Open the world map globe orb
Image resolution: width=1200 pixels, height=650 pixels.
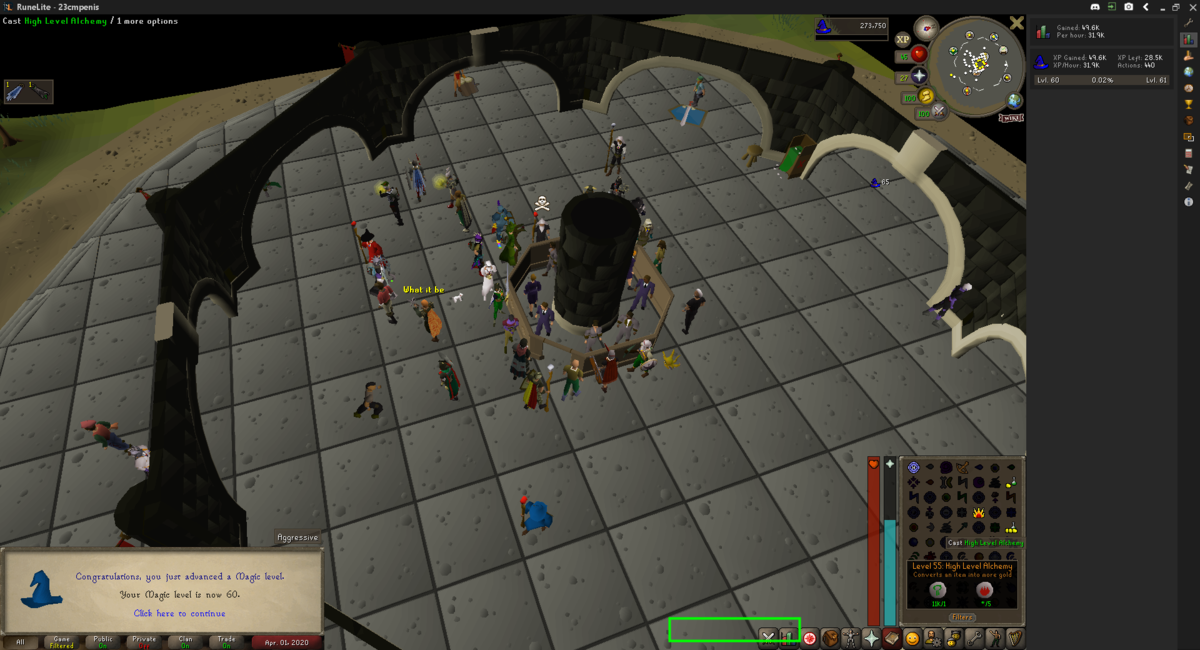1015,100
